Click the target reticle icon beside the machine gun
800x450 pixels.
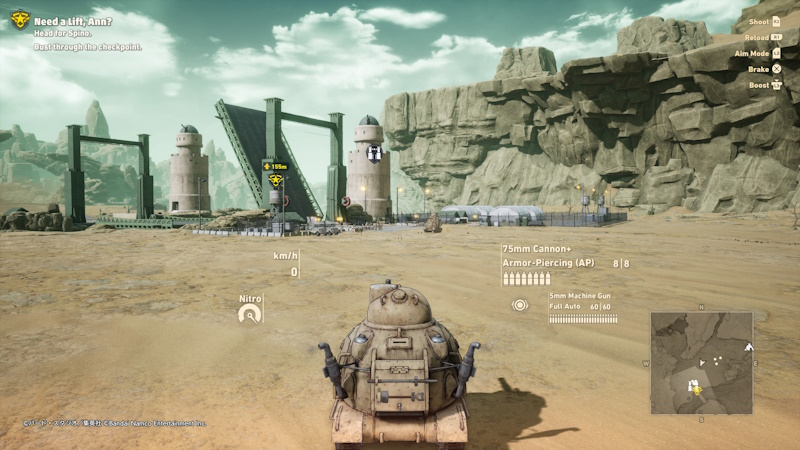(520, 305)
